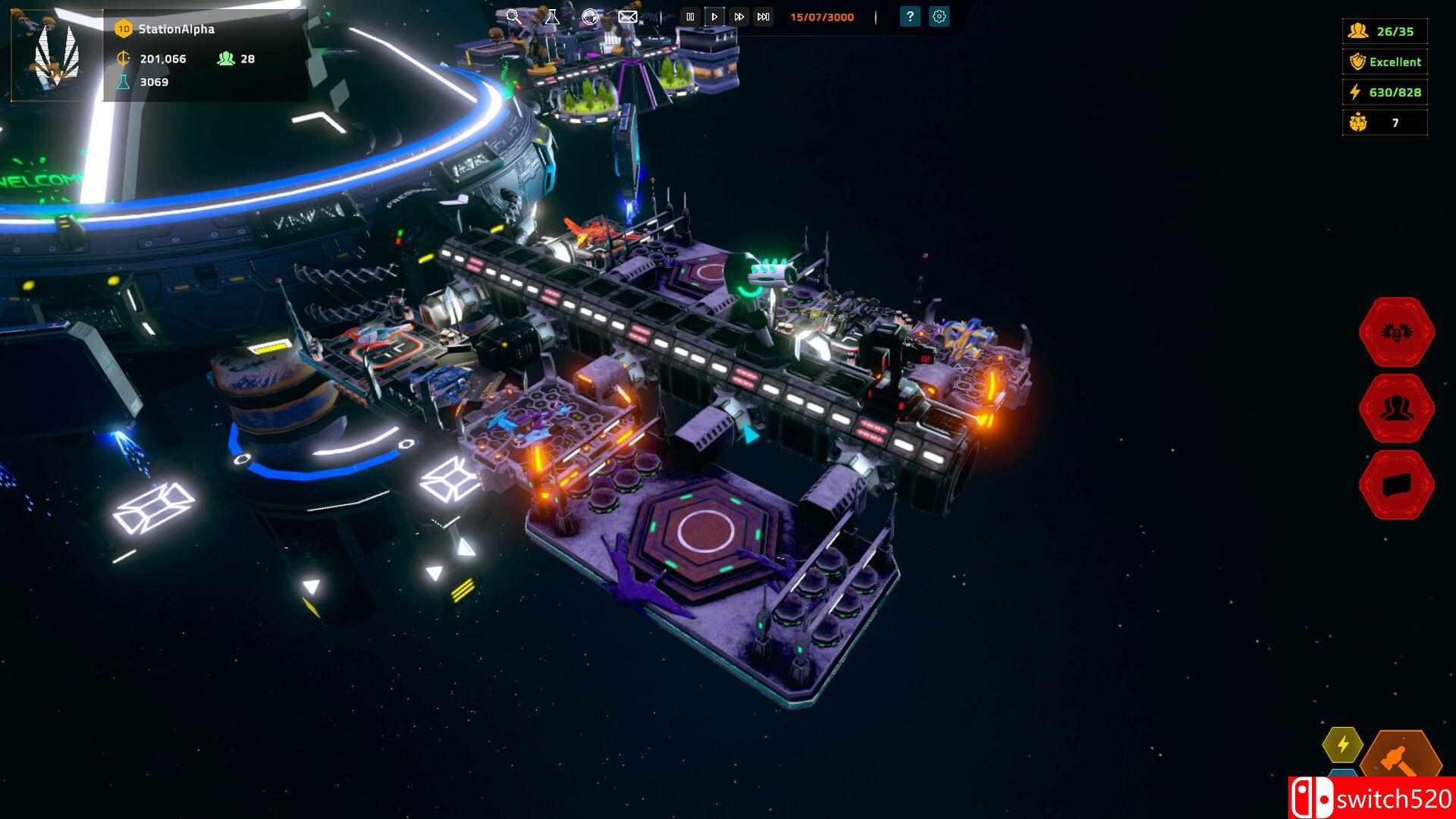Open the galaxy map globe icon
1456x819 pixels.
pyautogui.click(x=590, y=16)
